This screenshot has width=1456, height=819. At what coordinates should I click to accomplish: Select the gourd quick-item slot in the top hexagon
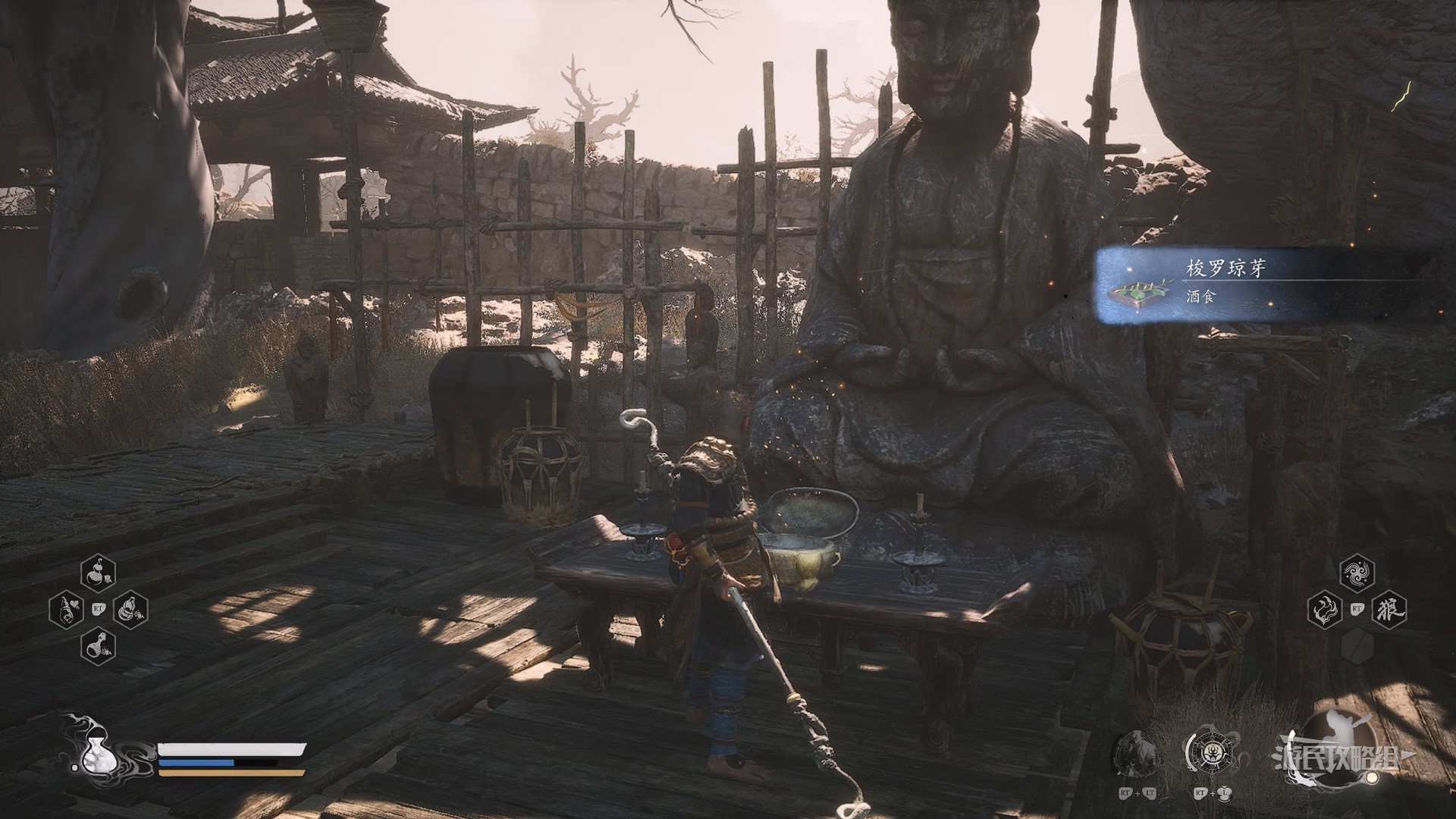98,573
